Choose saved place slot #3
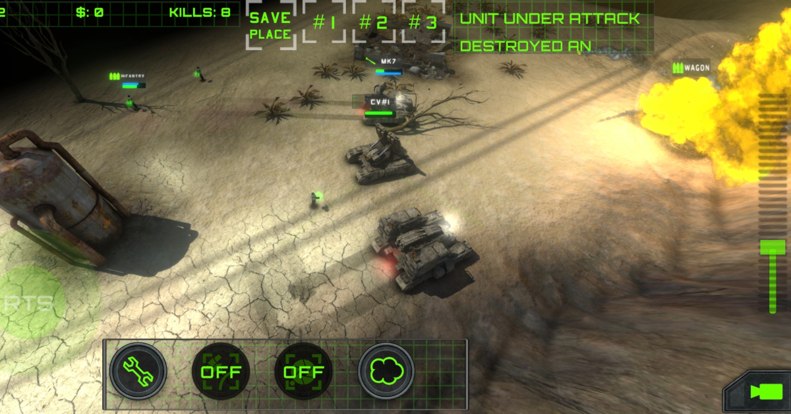Image resolution: width=791 pixels, height=414 pixels. tap(424, 23)
